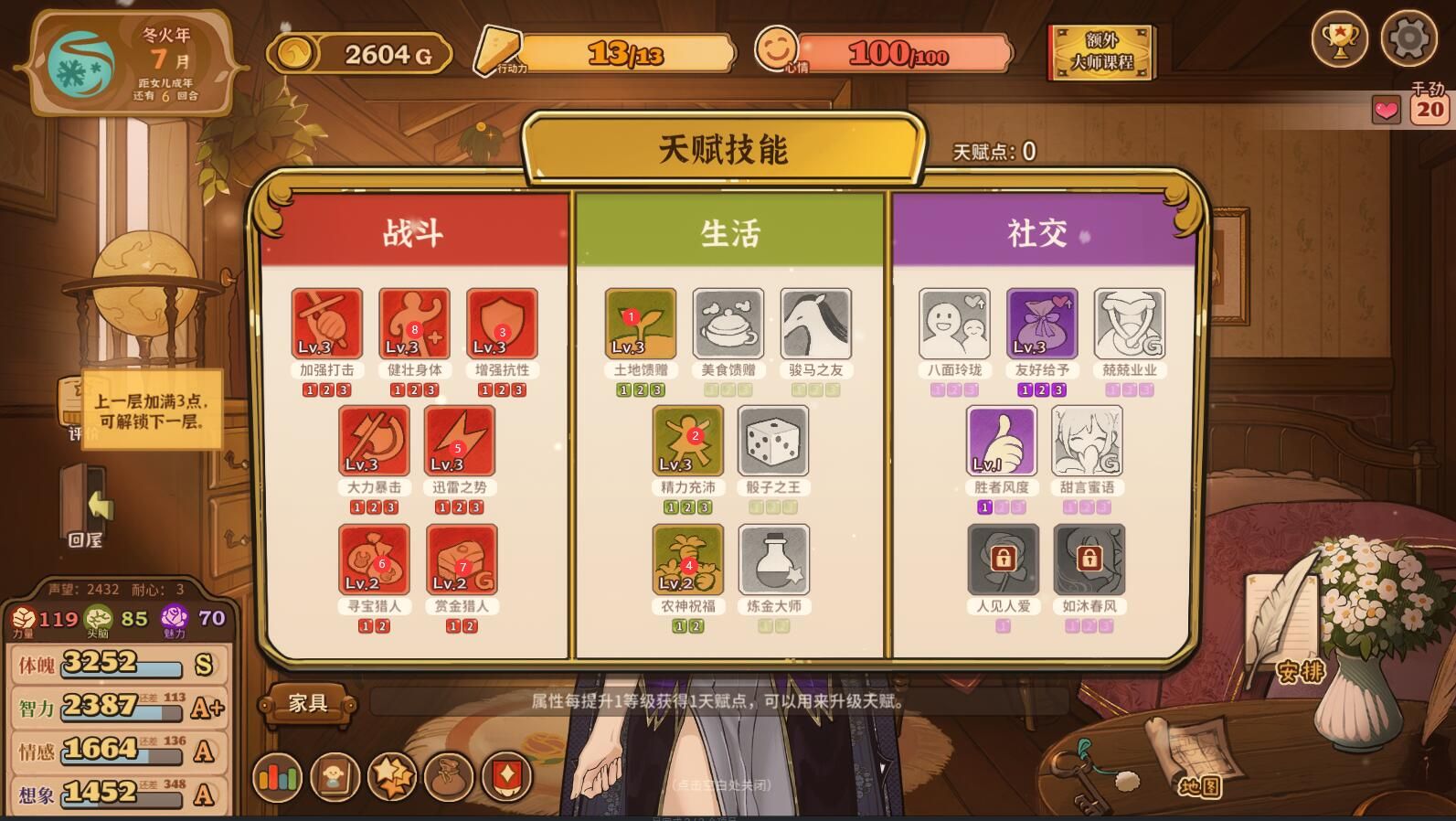Select the 骏马之友 horse skill icon

point(815,323)
